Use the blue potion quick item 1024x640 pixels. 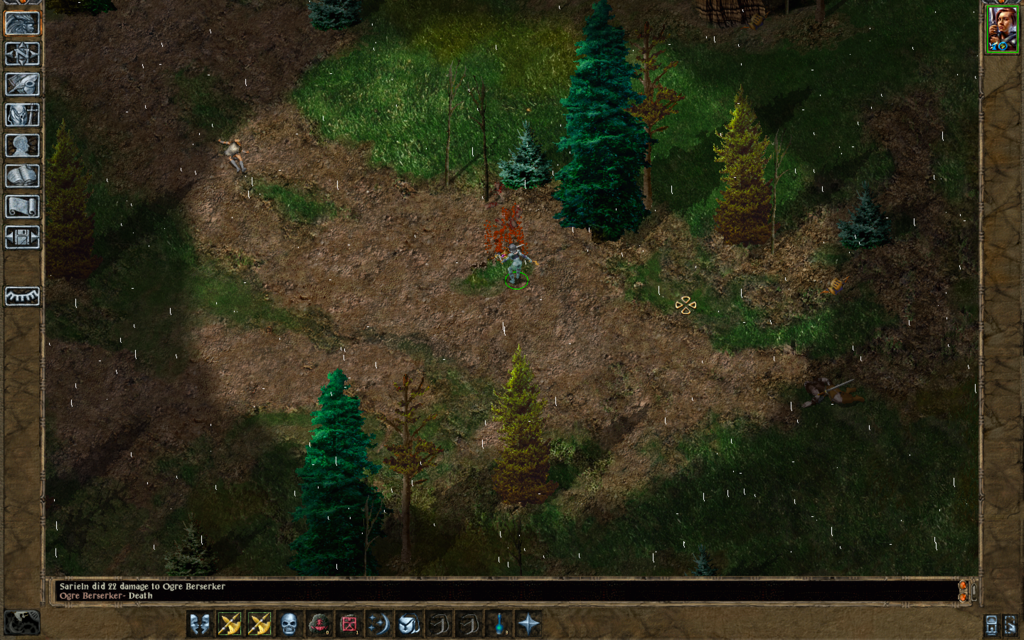(498, 624)
